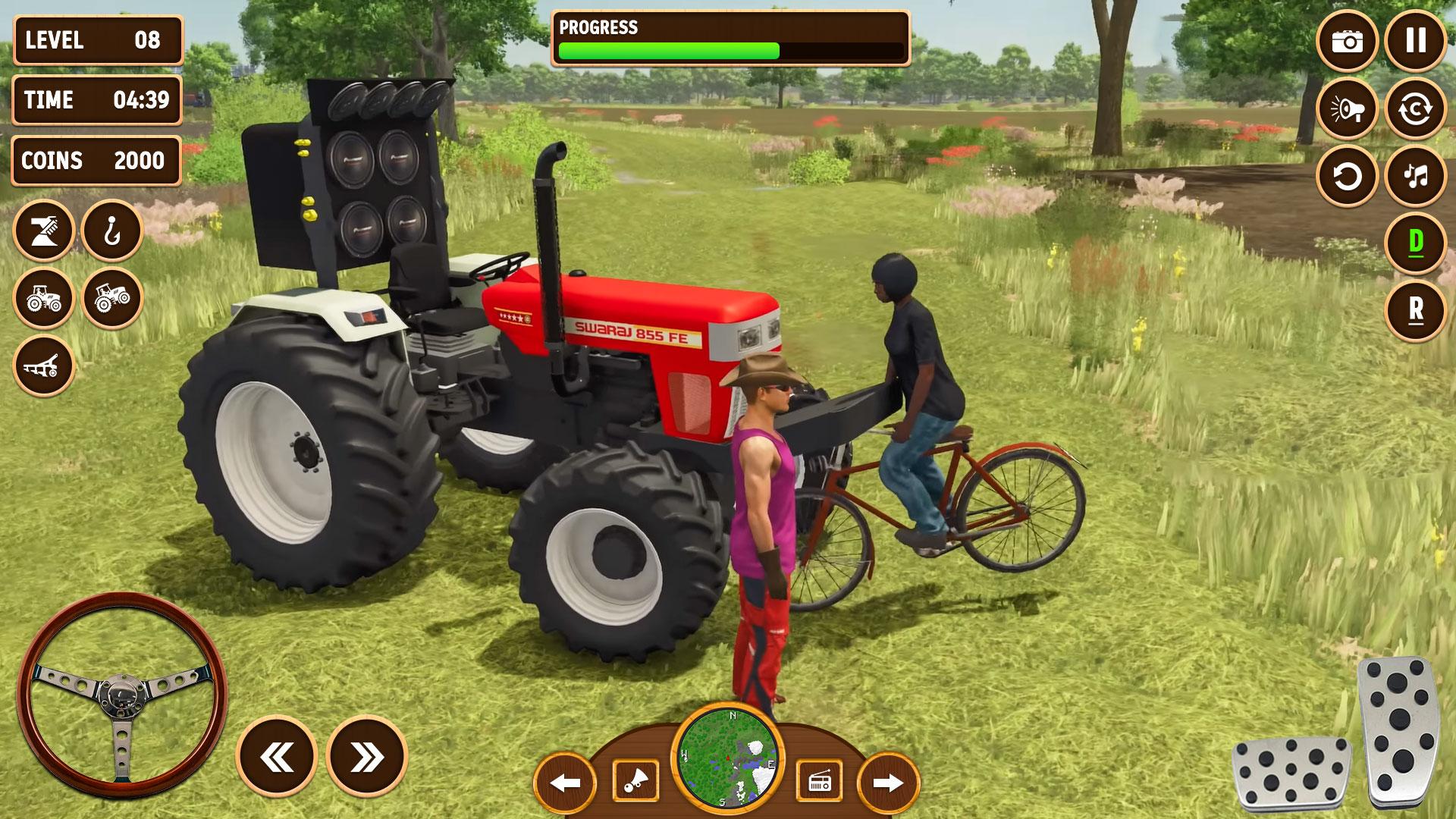Screen dimensions: 1456x819
Task: Tap the left arrow turn signal
Action: pos(565,783)
